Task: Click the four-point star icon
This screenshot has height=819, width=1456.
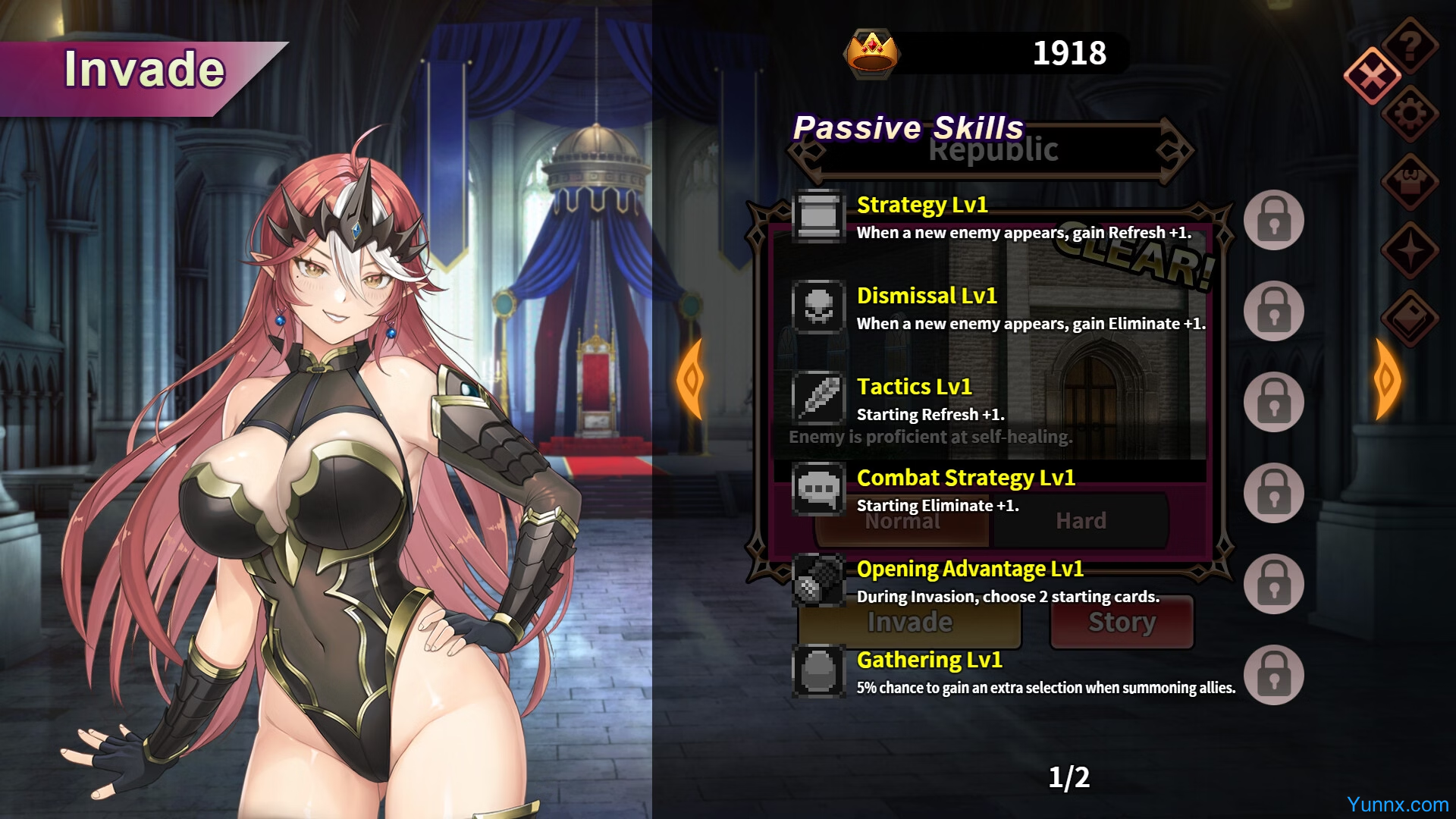Action: (x=1410, y=250)
